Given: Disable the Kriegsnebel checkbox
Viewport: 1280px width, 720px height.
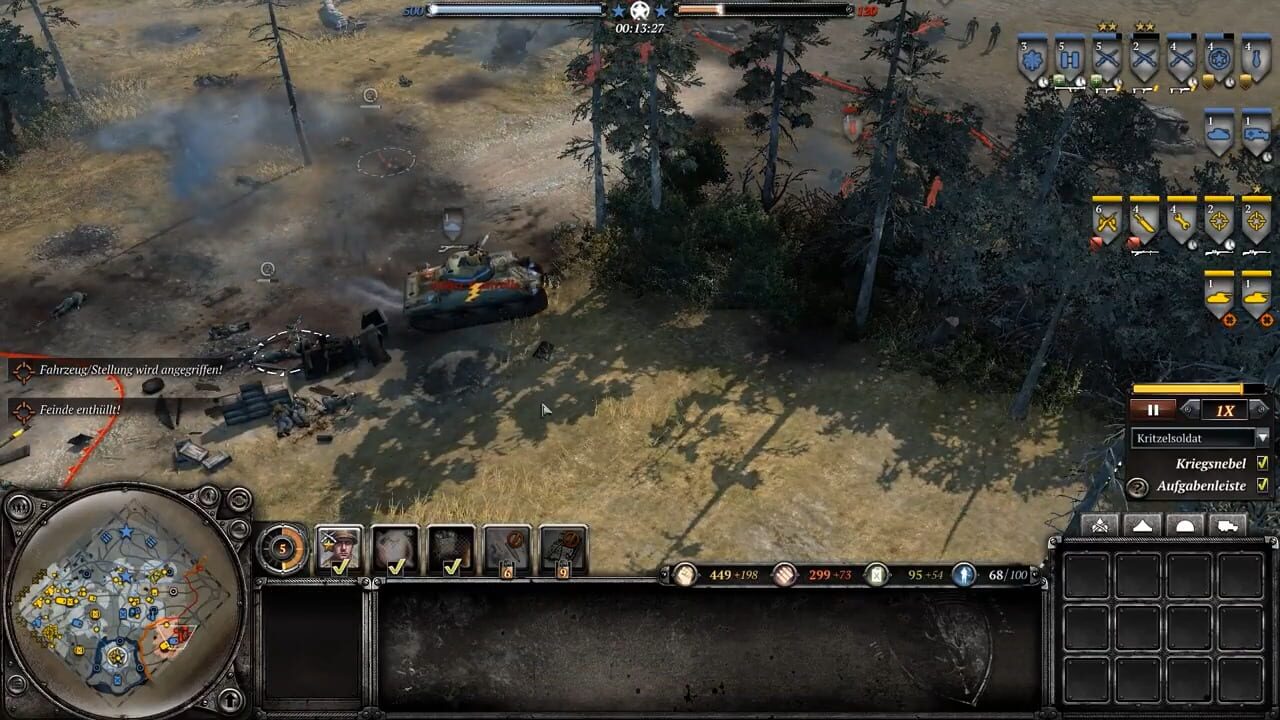Looking at the screenshot, I should (1263, 463).
